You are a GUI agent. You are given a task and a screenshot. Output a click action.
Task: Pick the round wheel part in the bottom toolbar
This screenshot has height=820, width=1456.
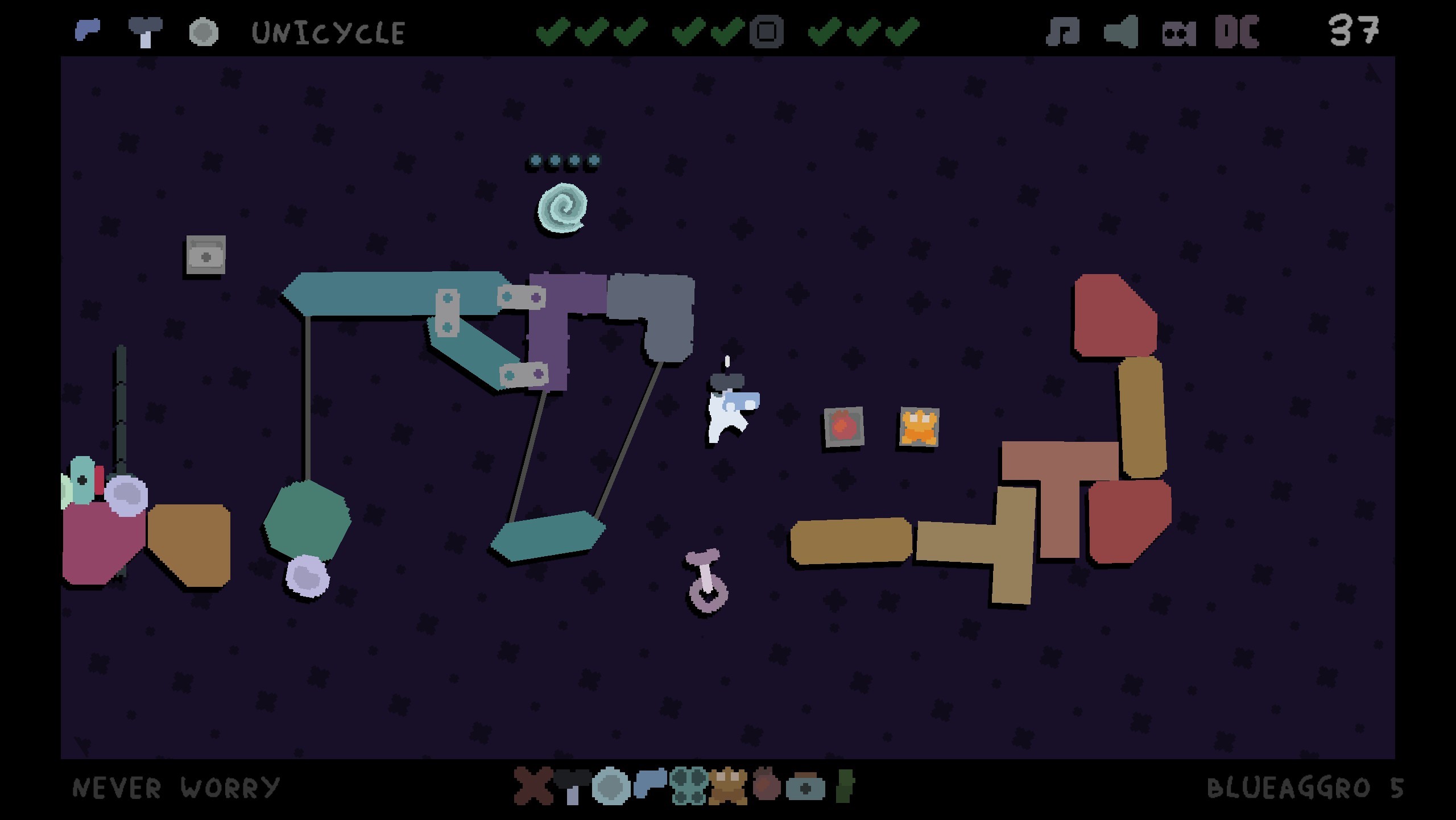pyautogui.click(x=611, y=786)
